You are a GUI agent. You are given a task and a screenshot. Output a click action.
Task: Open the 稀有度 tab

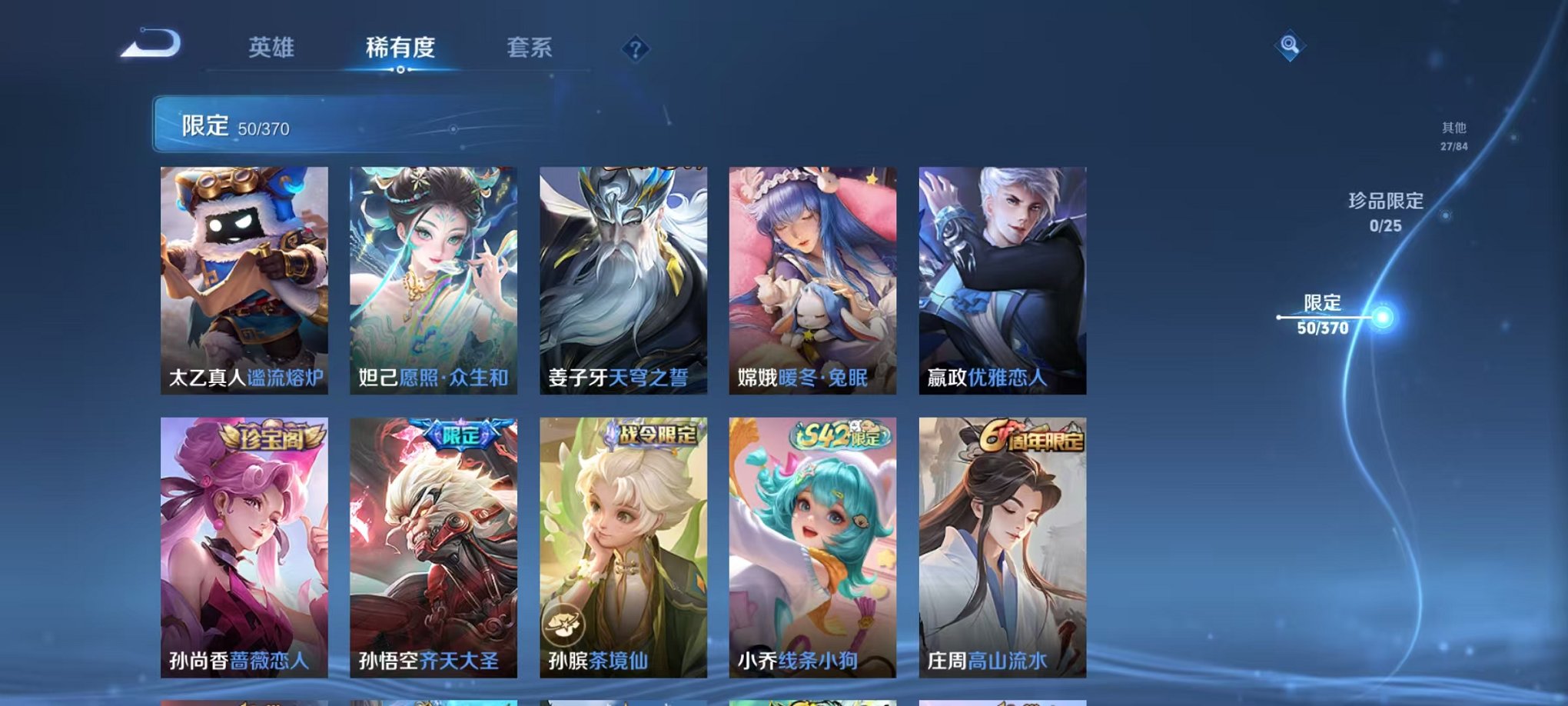coord(399,46)
